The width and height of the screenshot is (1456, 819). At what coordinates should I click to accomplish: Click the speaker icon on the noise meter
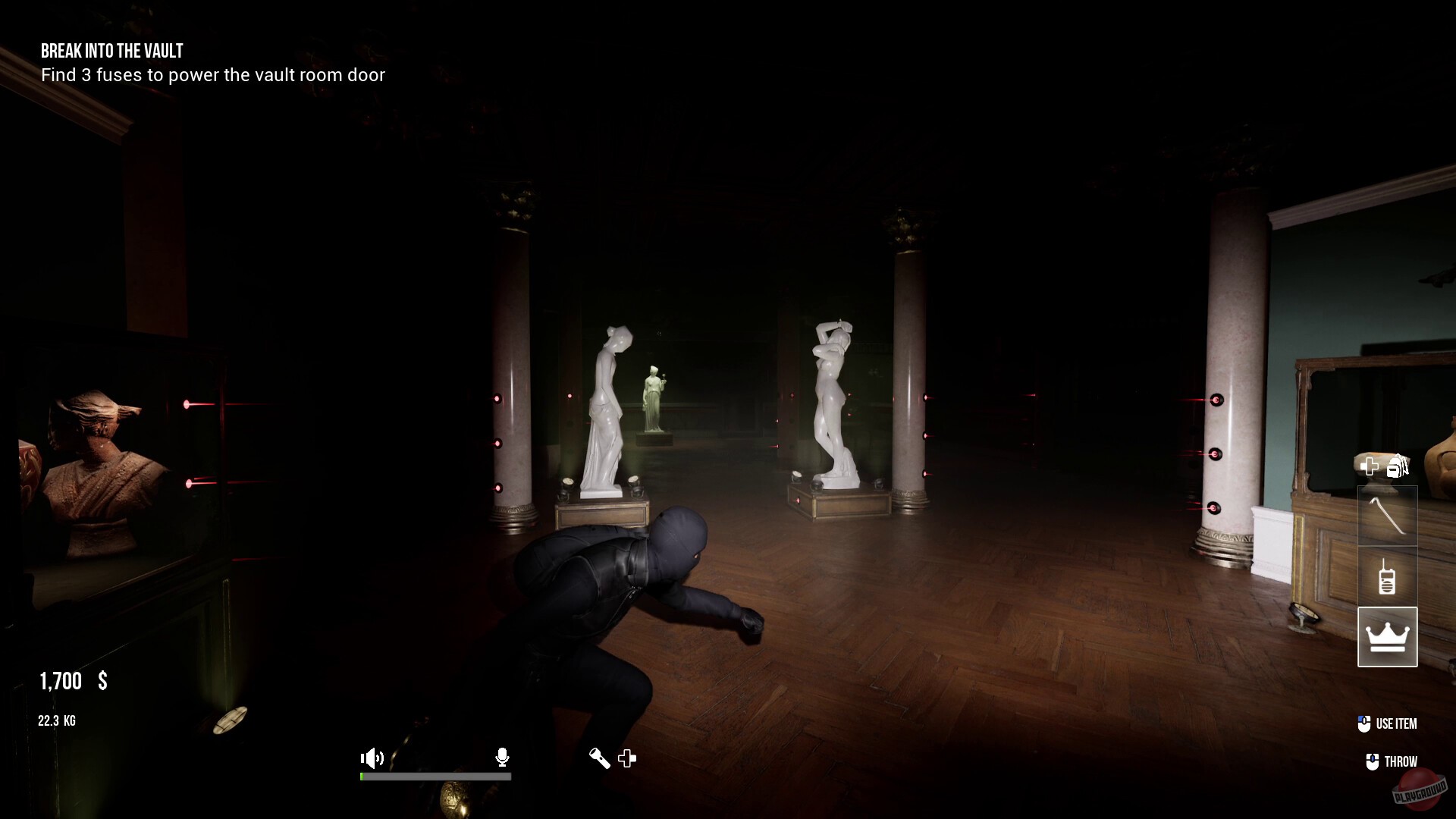click(x=372, y=758)
